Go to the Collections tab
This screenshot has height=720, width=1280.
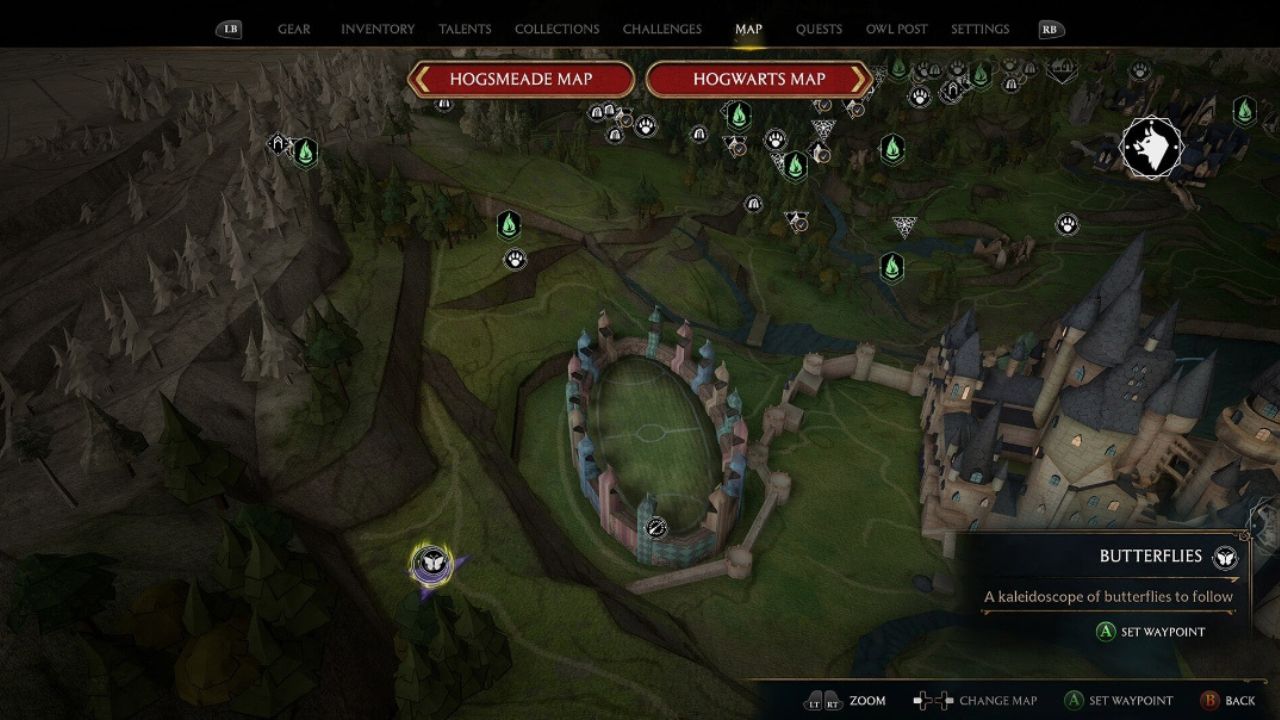[x=557, y=29]
